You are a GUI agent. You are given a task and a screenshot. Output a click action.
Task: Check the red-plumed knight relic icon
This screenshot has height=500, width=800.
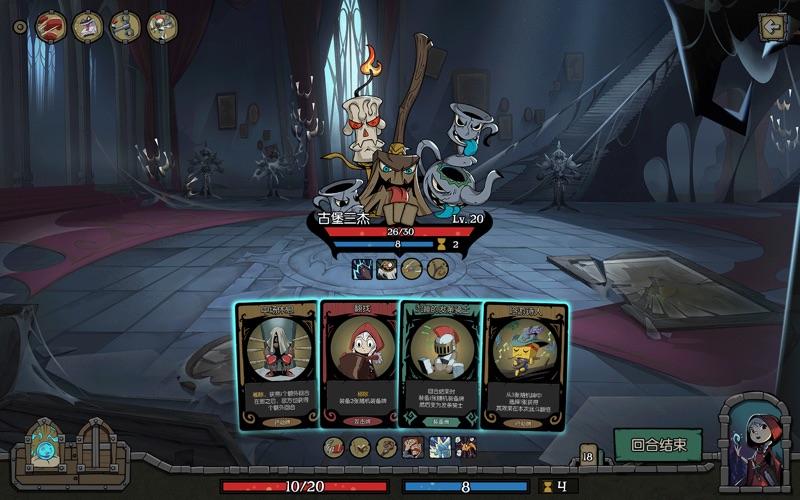162,27
